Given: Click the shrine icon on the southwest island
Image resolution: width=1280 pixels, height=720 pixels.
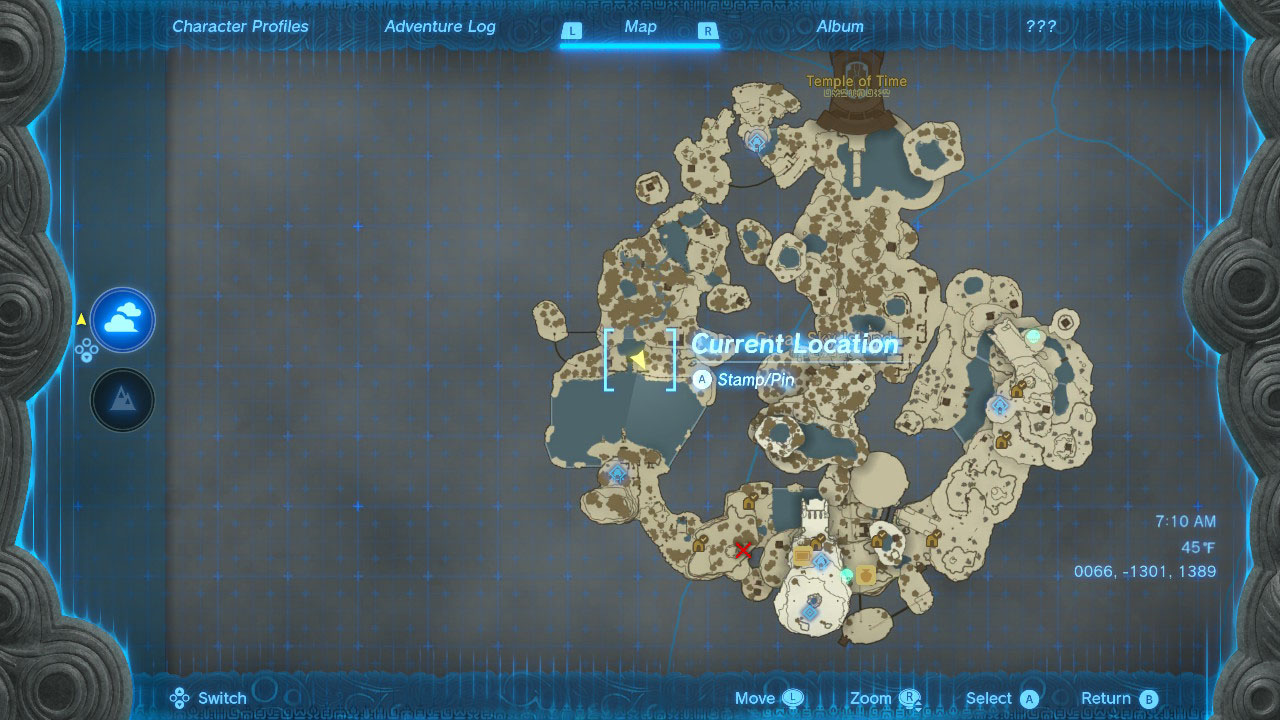Looking at the screenshot, I should (617, 471).
